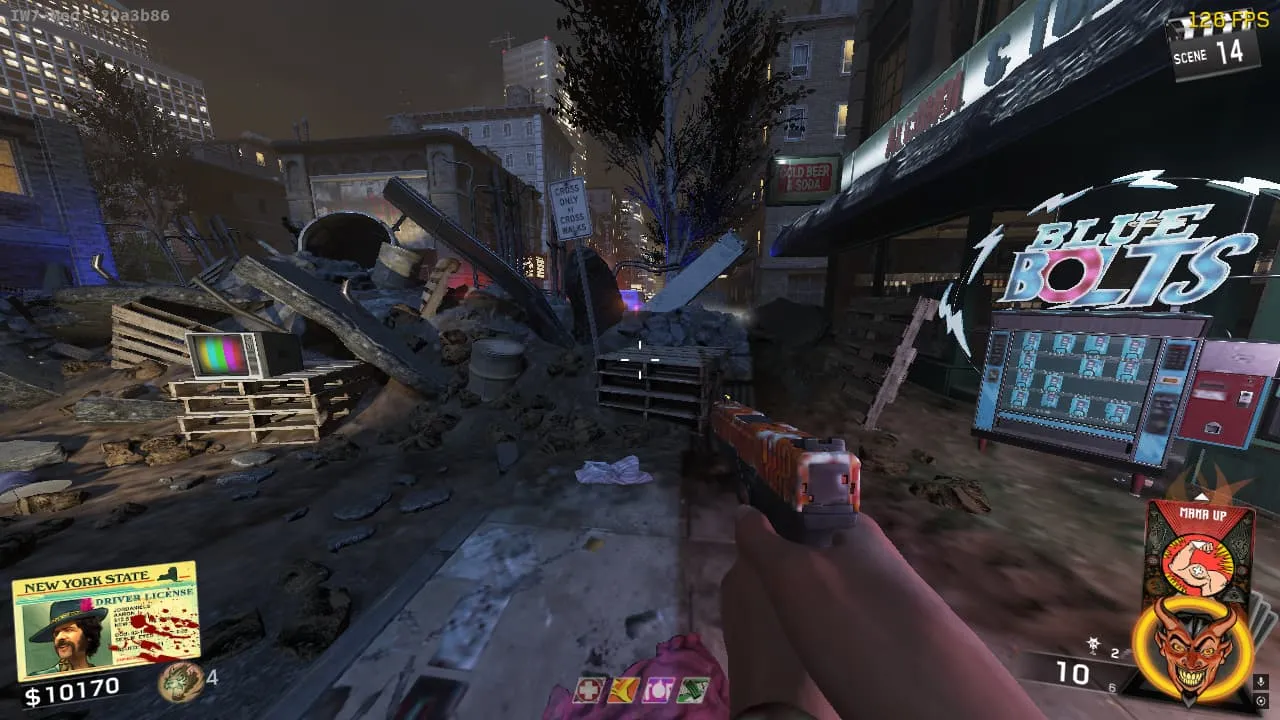Click the devil face emblem

[x=1190, y=648]
